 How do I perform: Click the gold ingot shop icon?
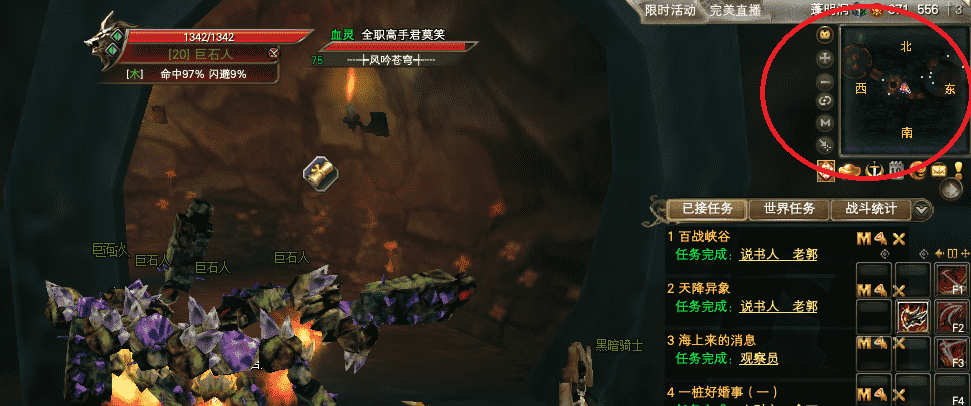click(850, 170)
